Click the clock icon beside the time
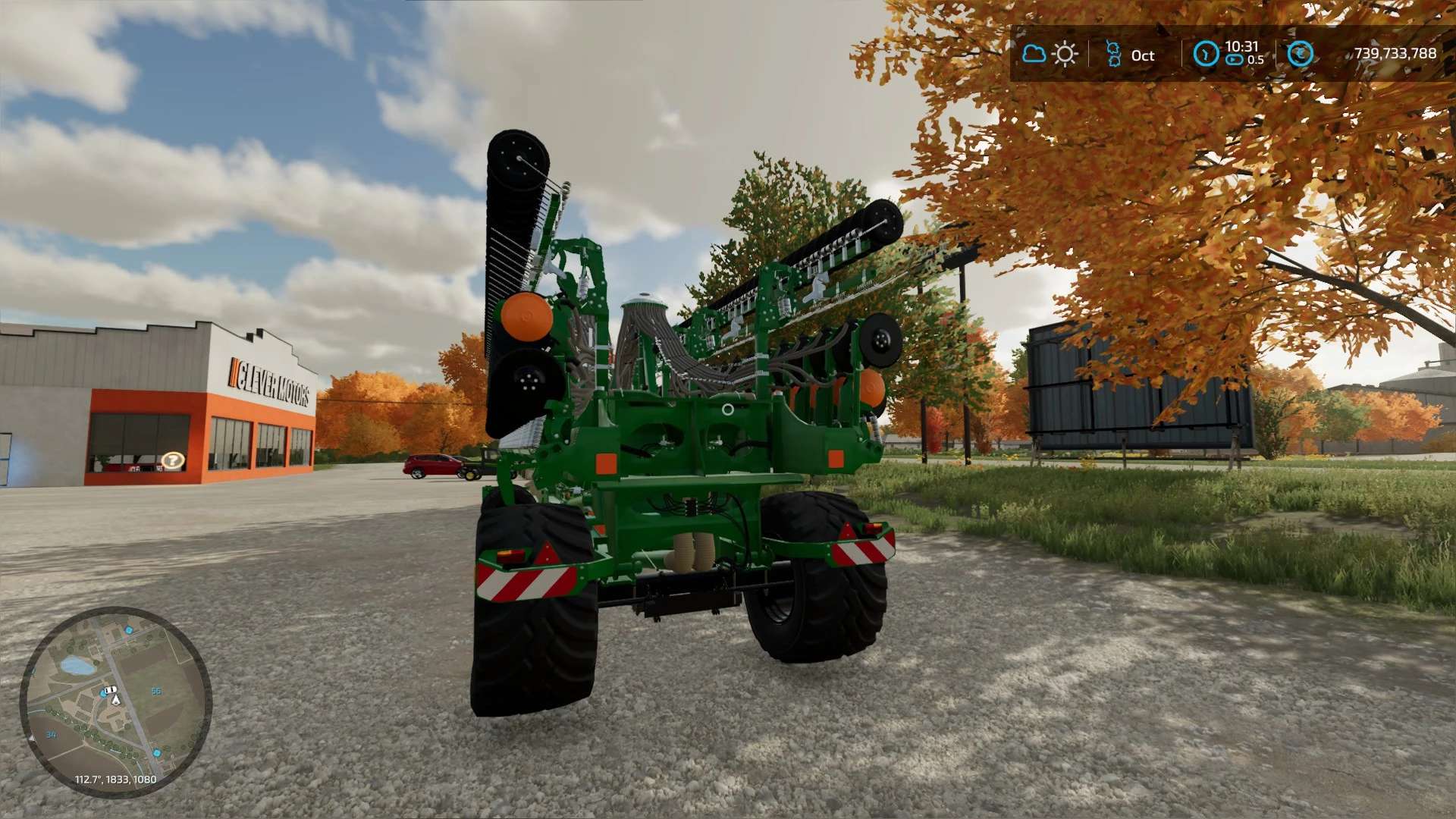This screenshot has height=819, width=1456. tap(1206, 54)
